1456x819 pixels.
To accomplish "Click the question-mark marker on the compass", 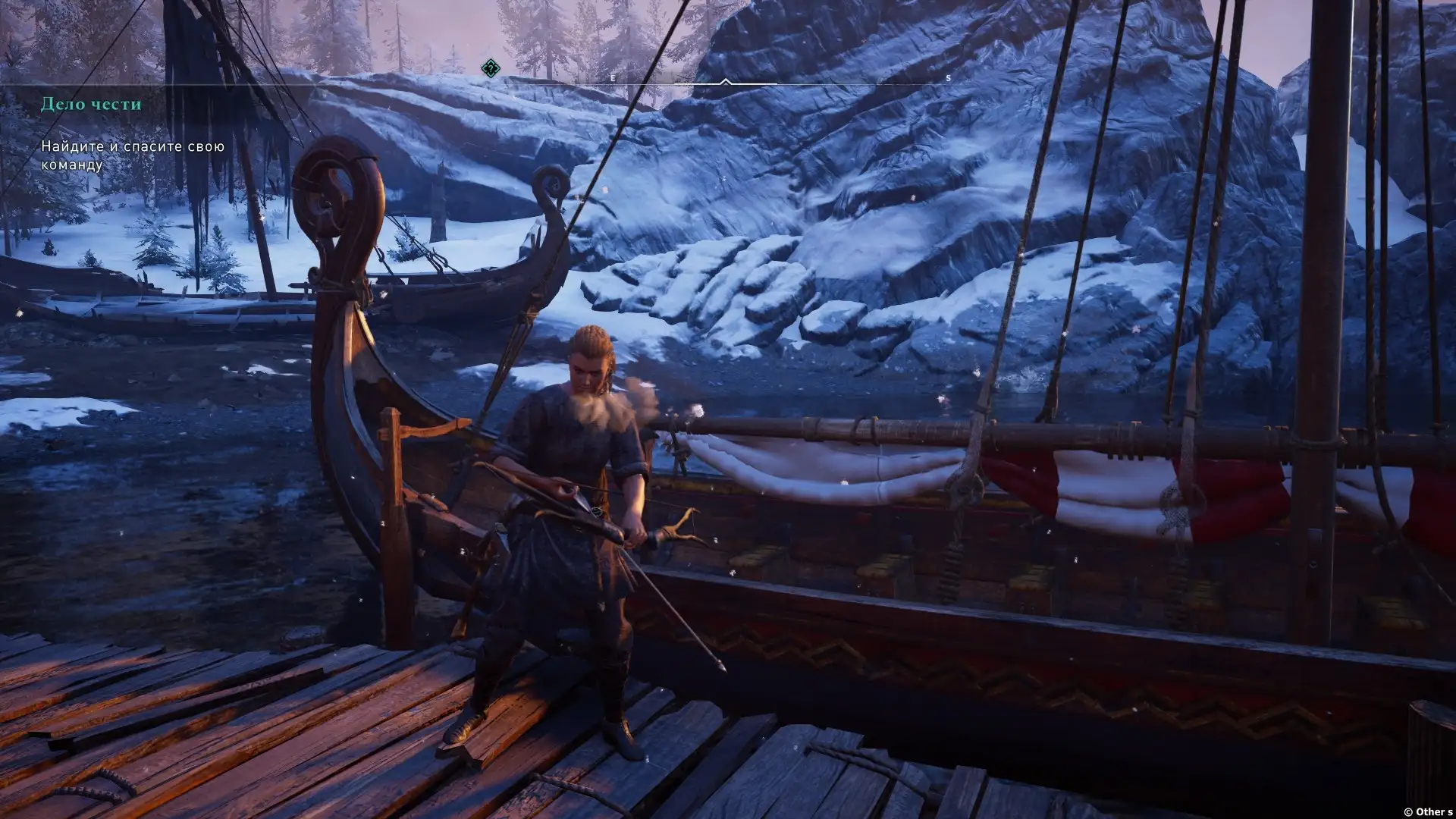I will tap(491, 69).
